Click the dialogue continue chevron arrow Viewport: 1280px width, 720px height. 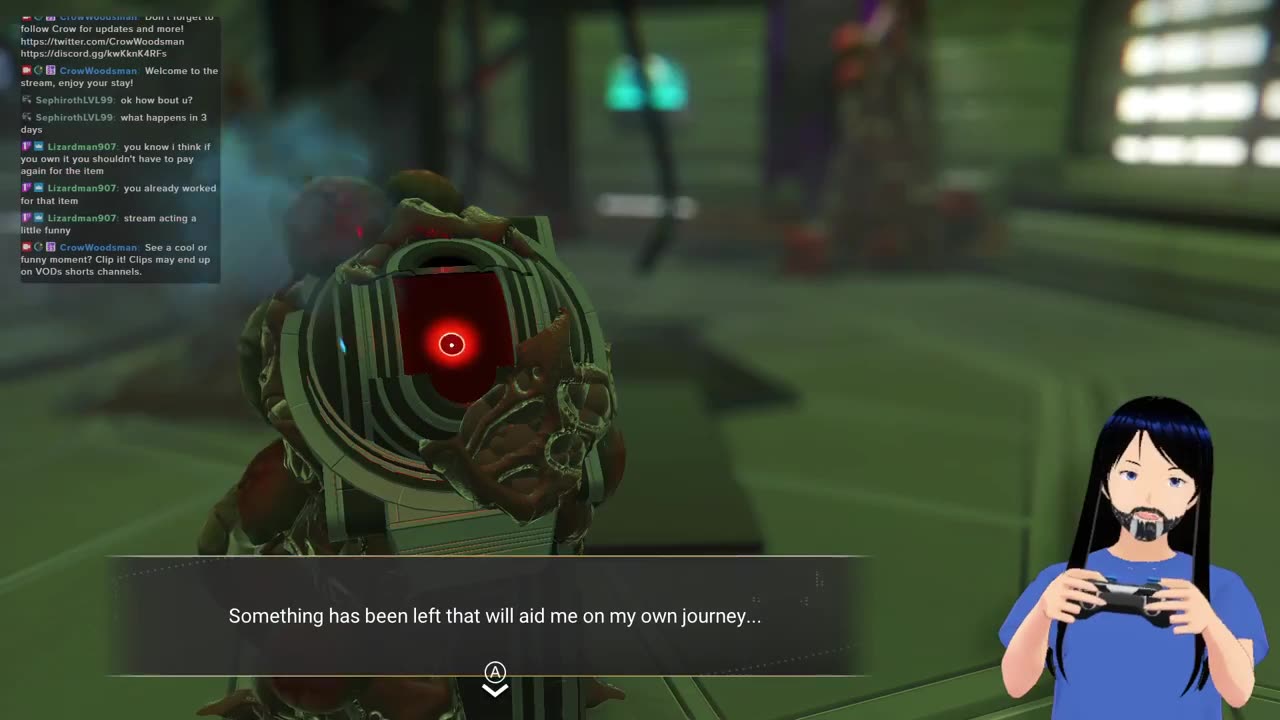point(495,690)
